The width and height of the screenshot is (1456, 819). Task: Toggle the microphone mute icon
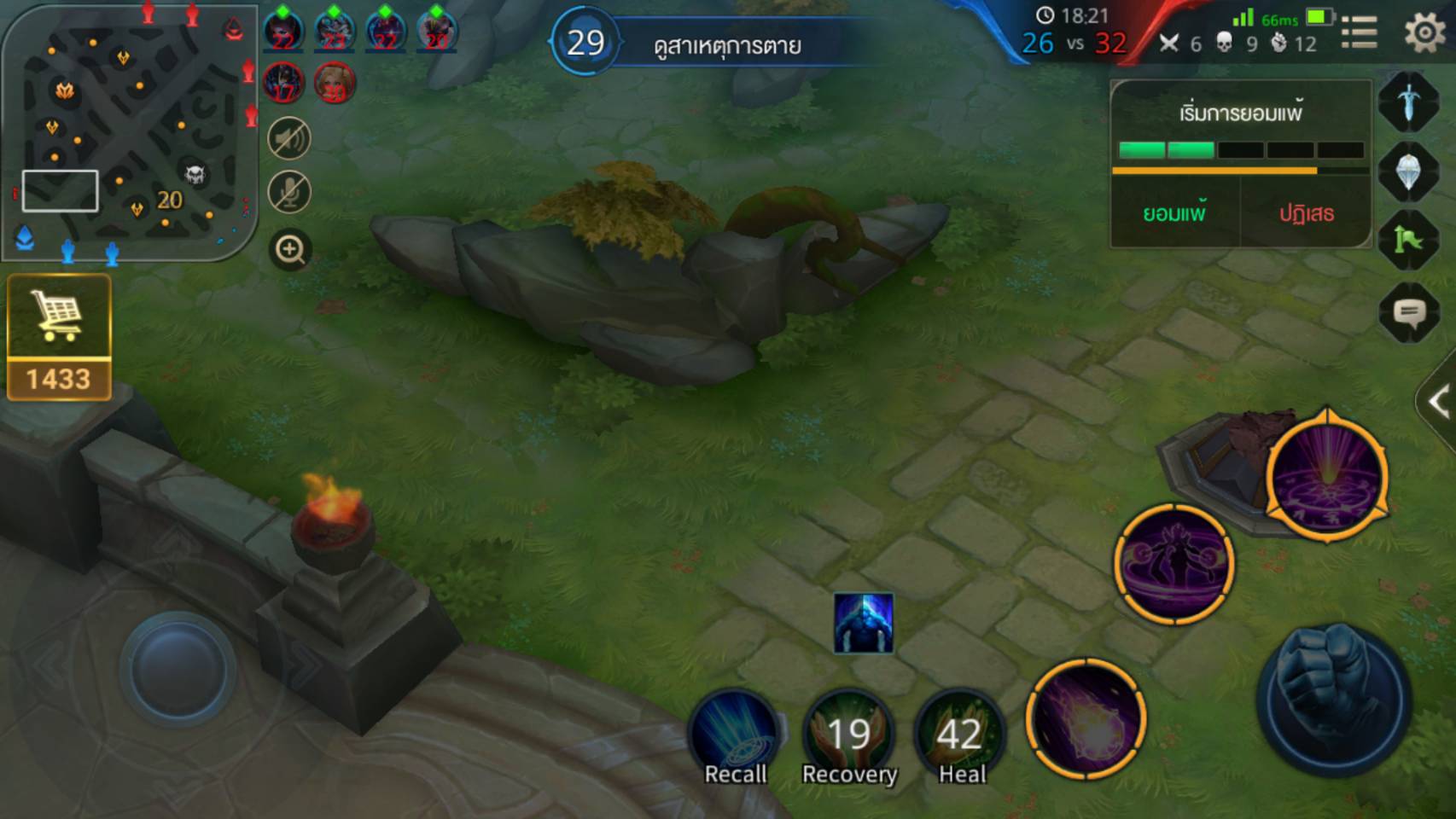click(x=289, y=192)
